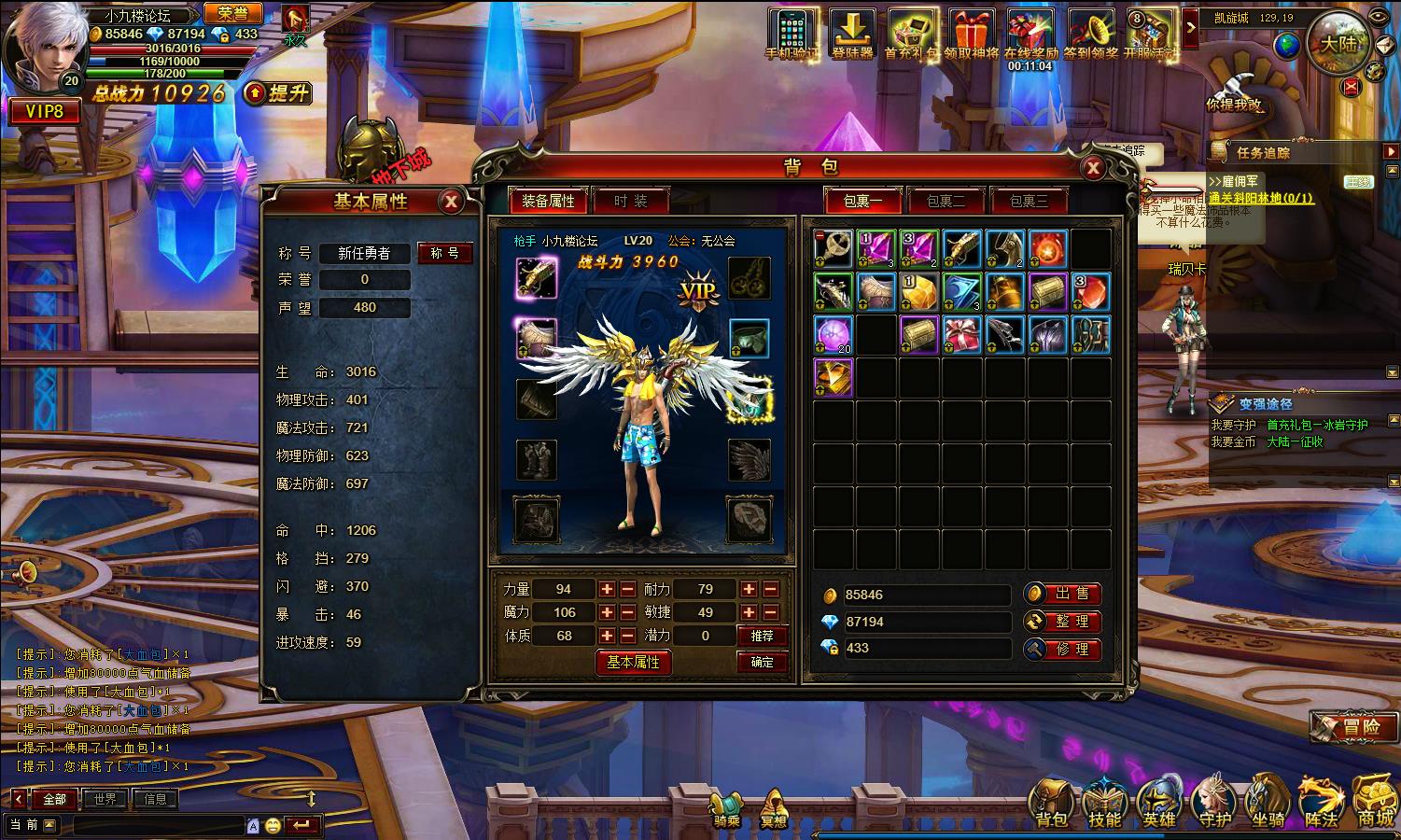
Task: Click the 提升 upgrade button
Action: tap(278, 92)
